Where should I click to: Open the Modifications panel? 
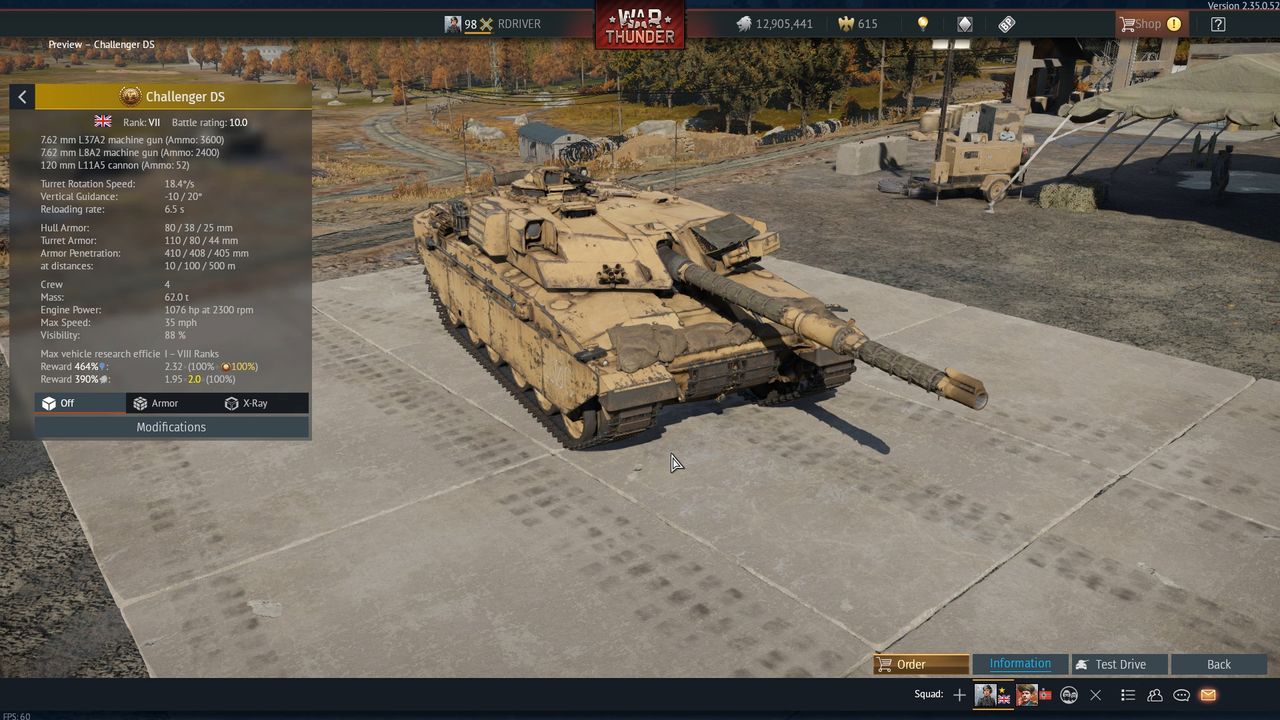coord(171,427)
